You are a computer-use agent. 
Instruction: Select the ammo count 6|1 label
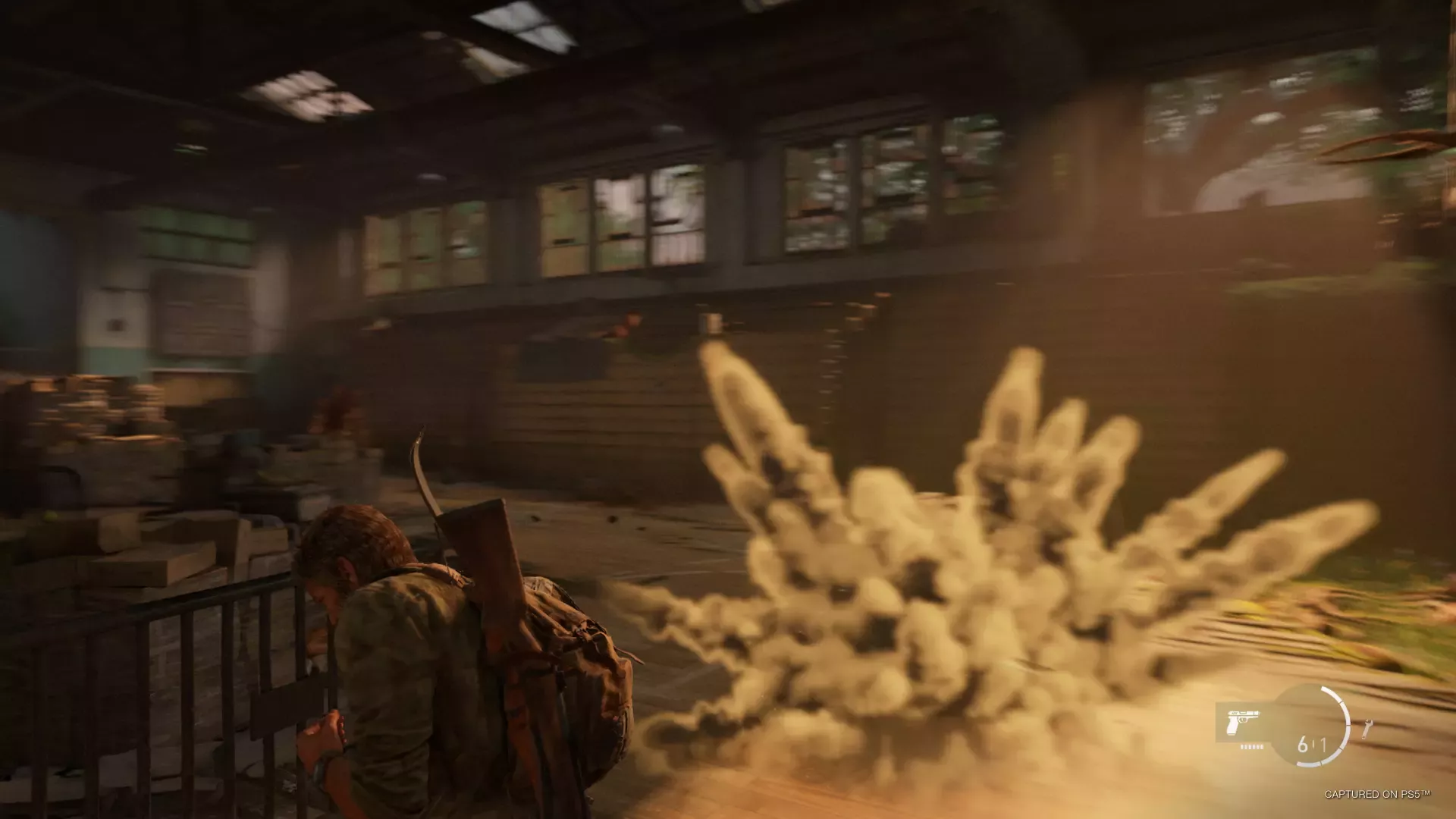(1312, 745)
